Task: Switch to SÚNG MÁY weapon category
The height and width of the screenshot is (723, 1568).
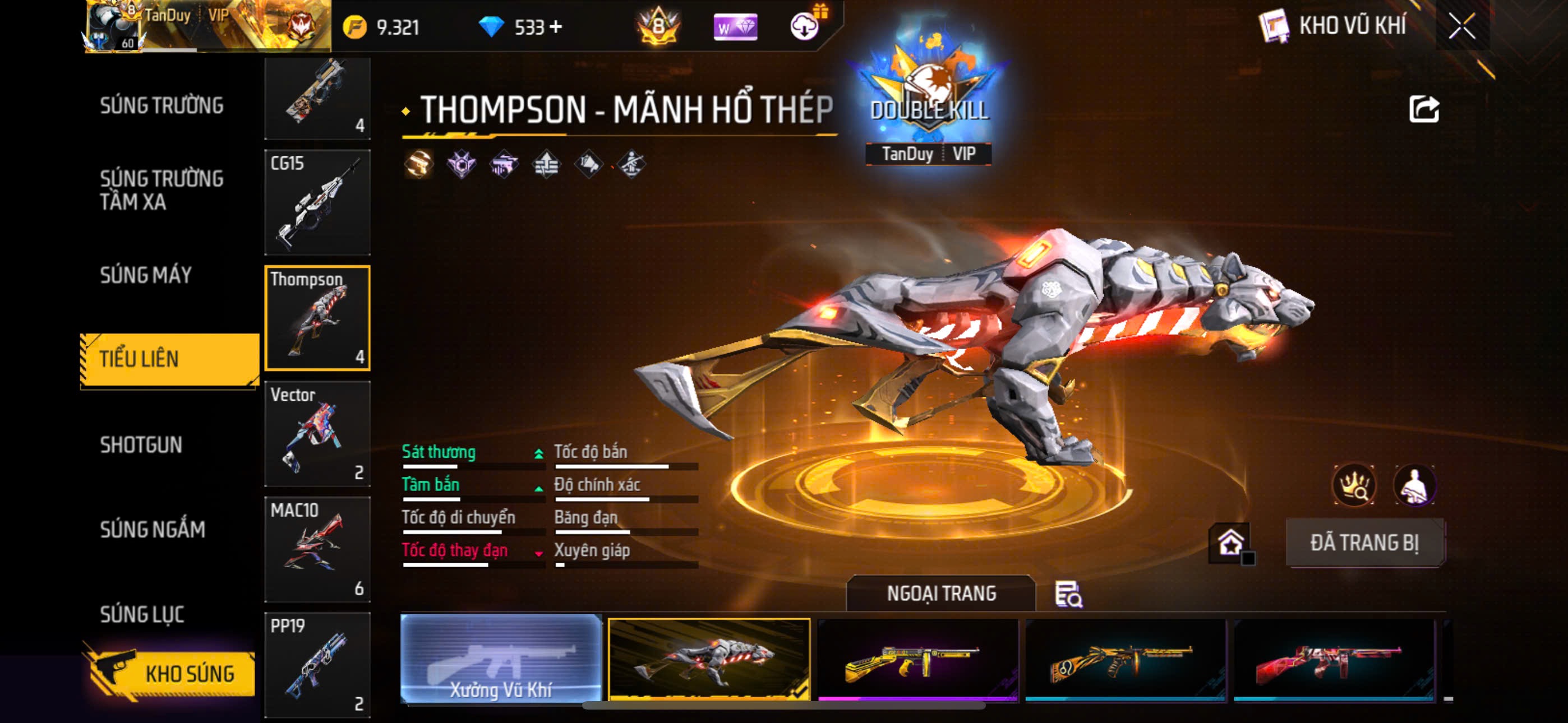Action: point(145,275)
